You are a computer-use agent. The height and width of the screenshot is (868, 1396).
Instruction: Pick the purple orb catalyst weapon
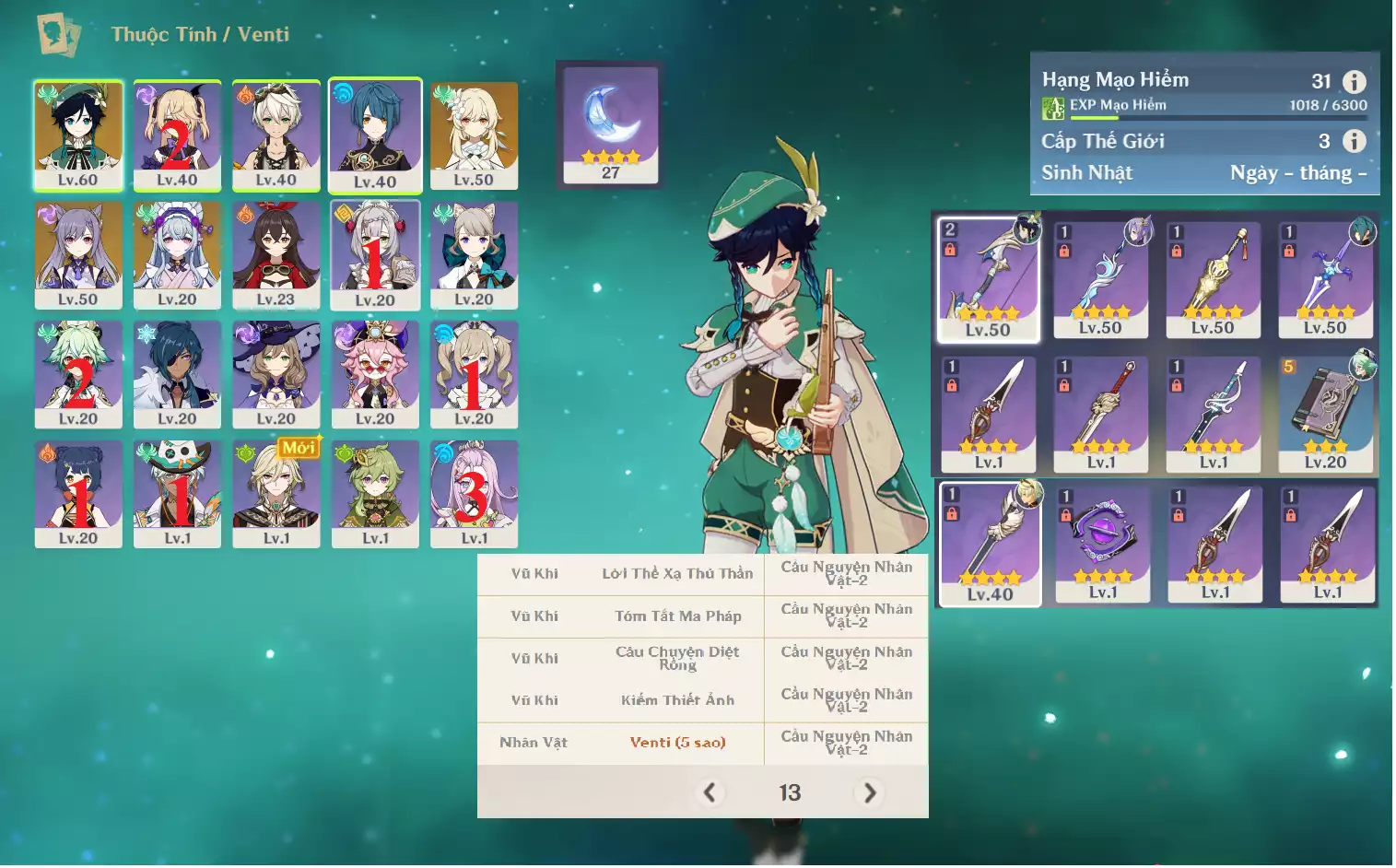1102,544
